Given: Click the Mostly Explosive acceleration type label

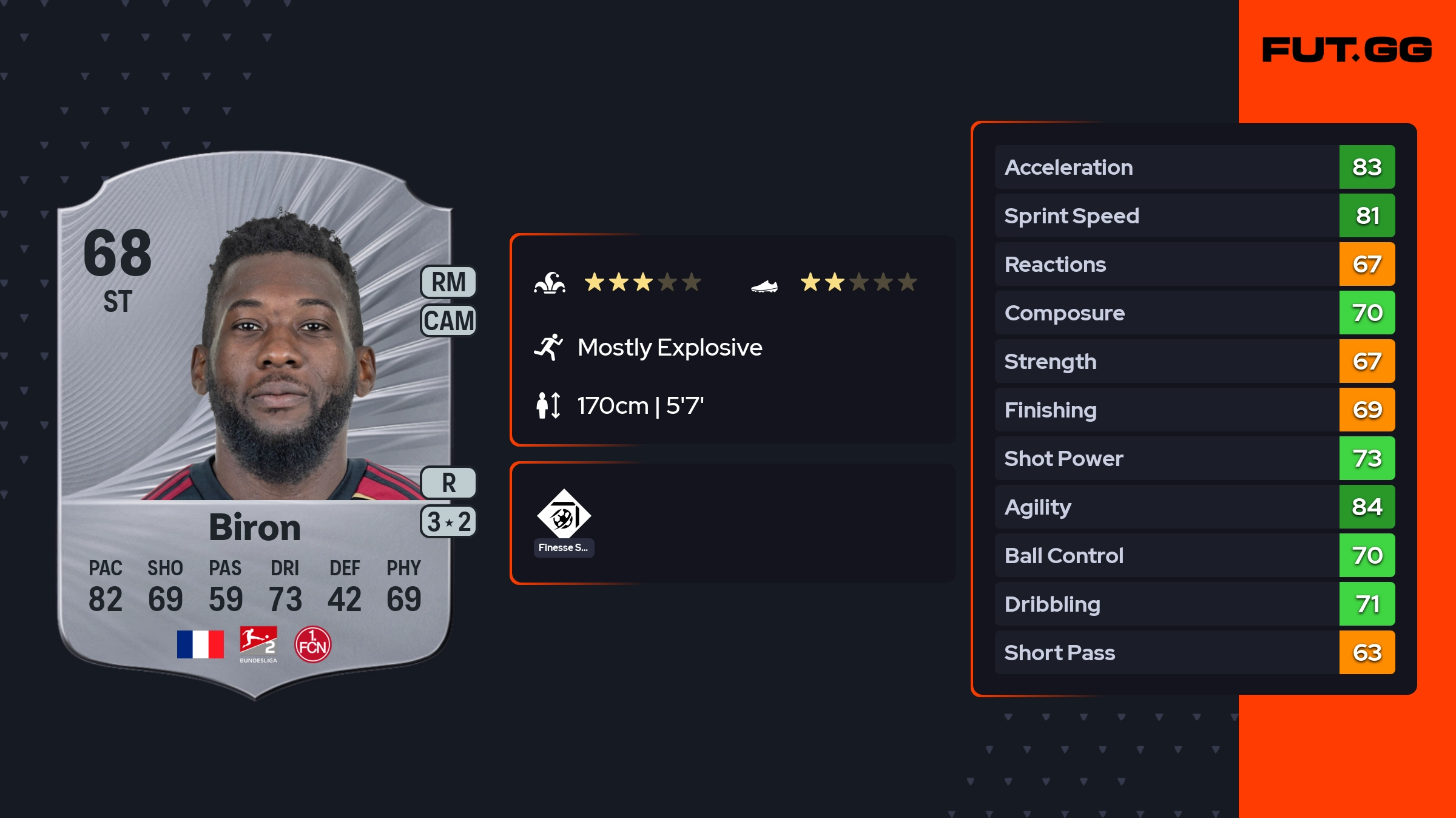Looking at the screenshot, I should (669, 348).
